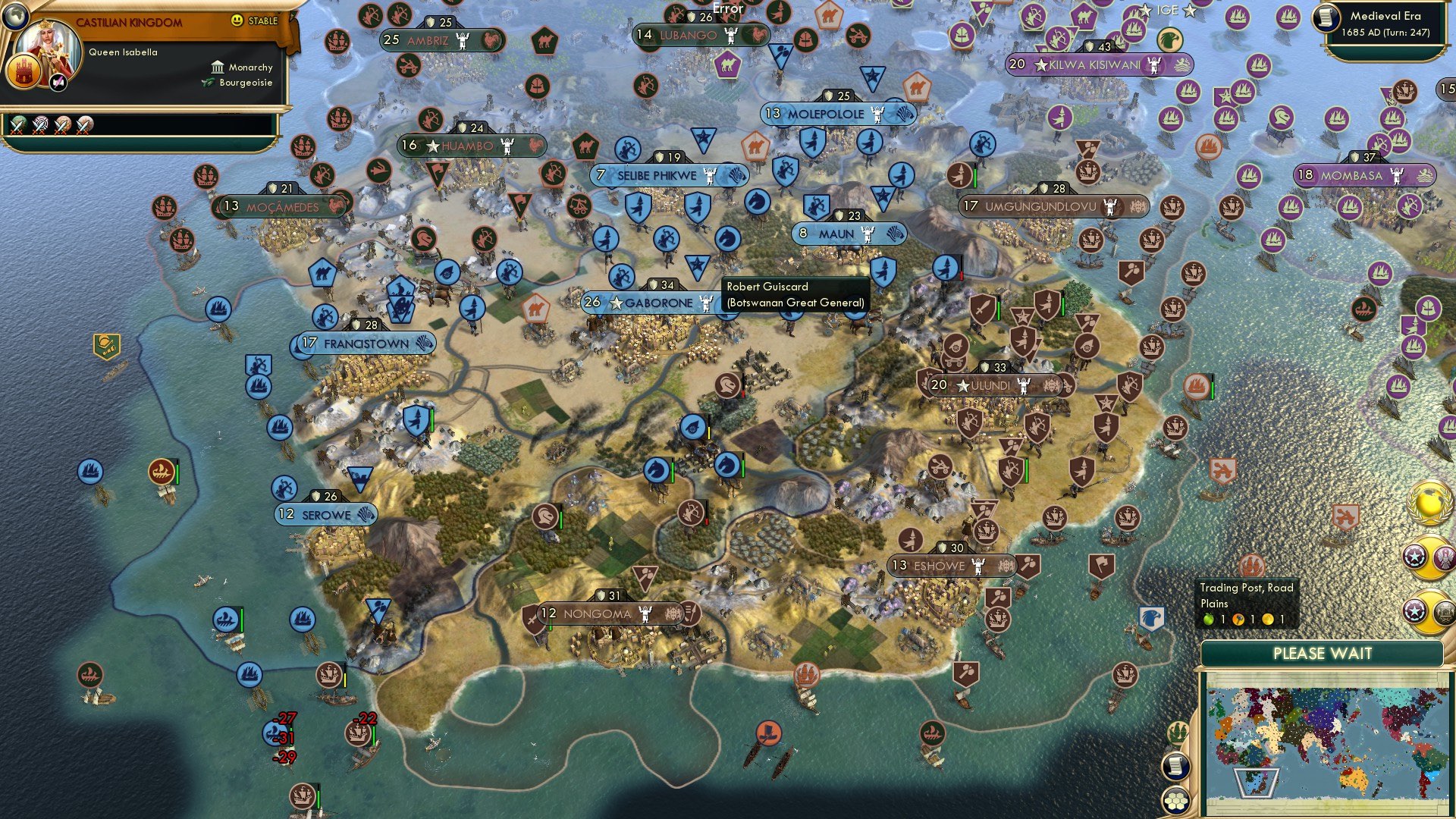Click the purple eagle policy medallion on right edge
The image size is (1456, 819).
[x=1444, y=557]
